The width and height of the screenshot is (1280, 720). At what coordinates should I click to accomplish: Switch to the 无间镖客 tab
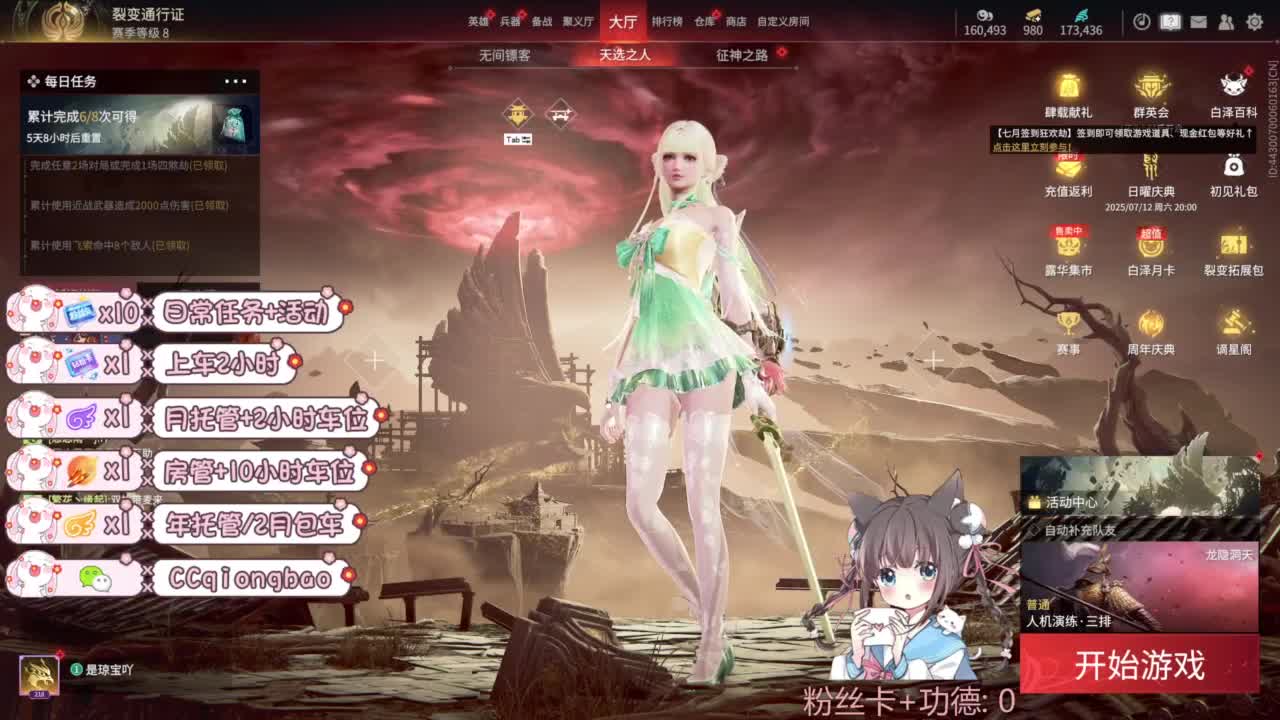[503, 57]
